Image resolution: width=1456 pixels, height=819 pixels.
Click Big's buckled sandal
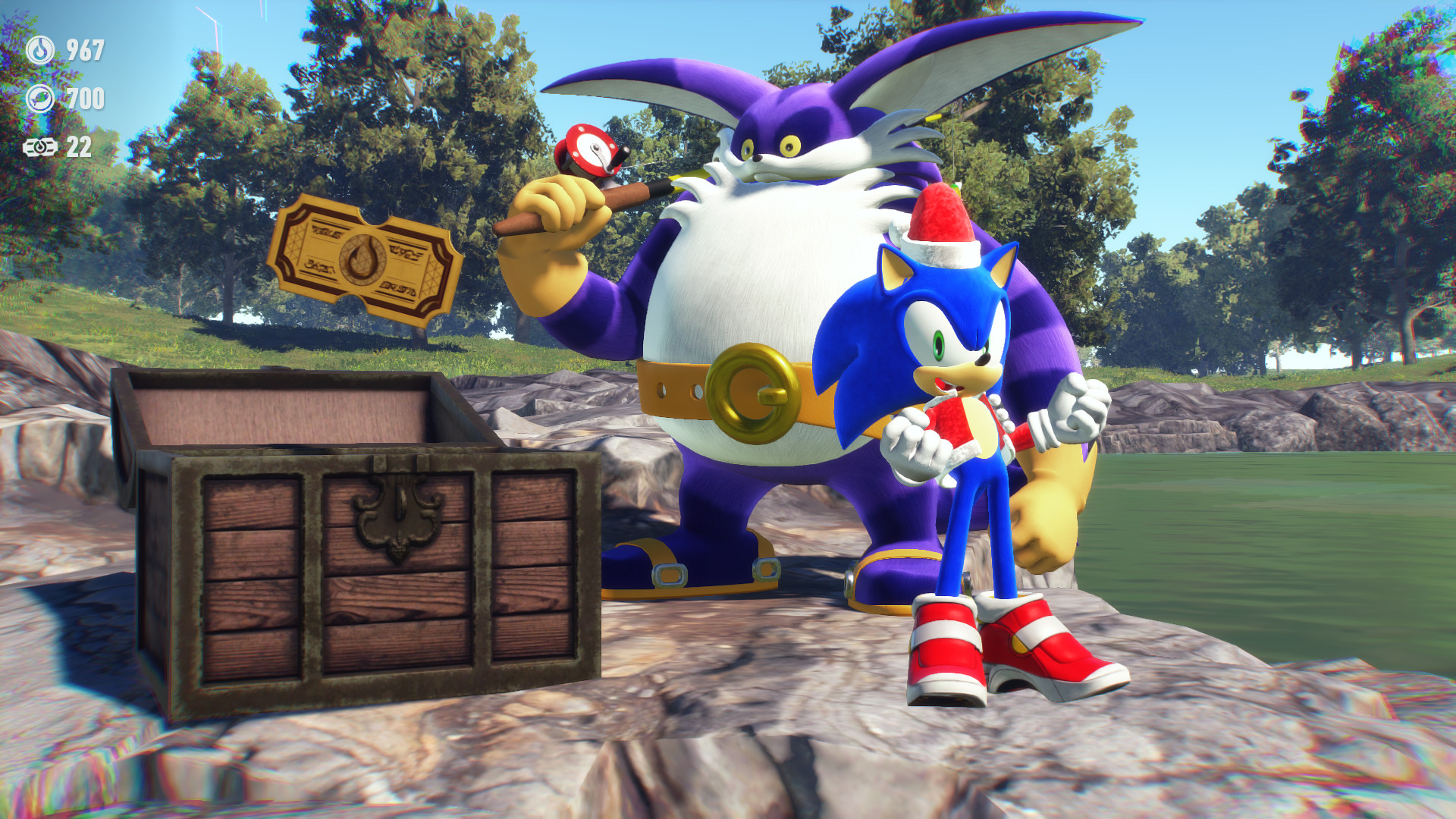coord(682,573)
